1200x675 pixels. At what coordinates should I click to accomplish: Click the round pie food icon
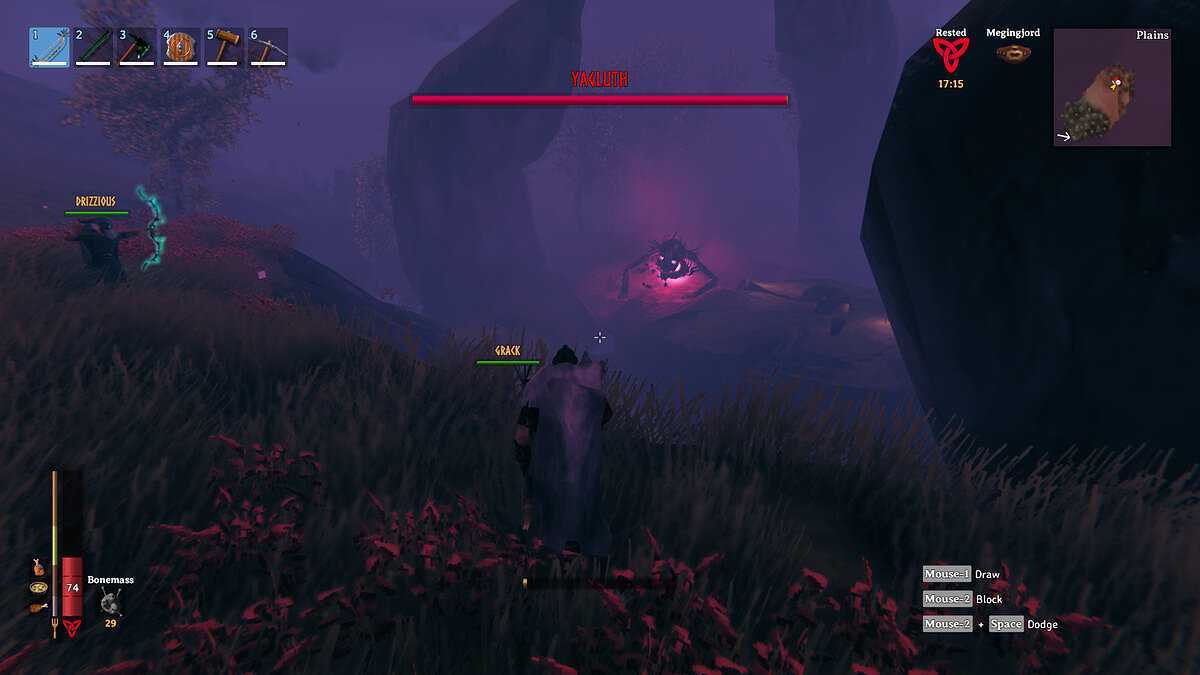(x=38, y=586)
